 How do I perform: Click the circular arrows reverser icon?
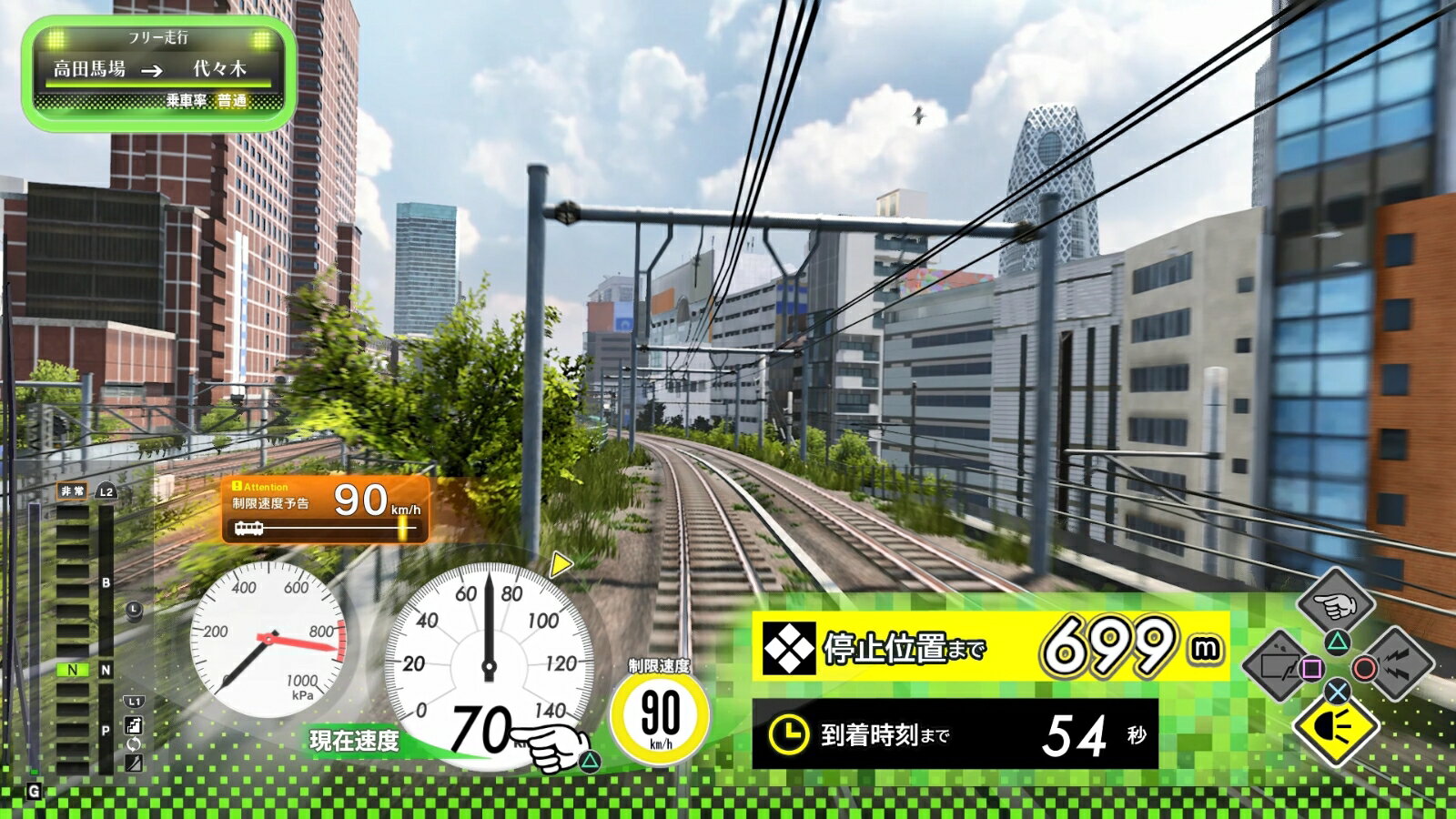click(133, 743)
